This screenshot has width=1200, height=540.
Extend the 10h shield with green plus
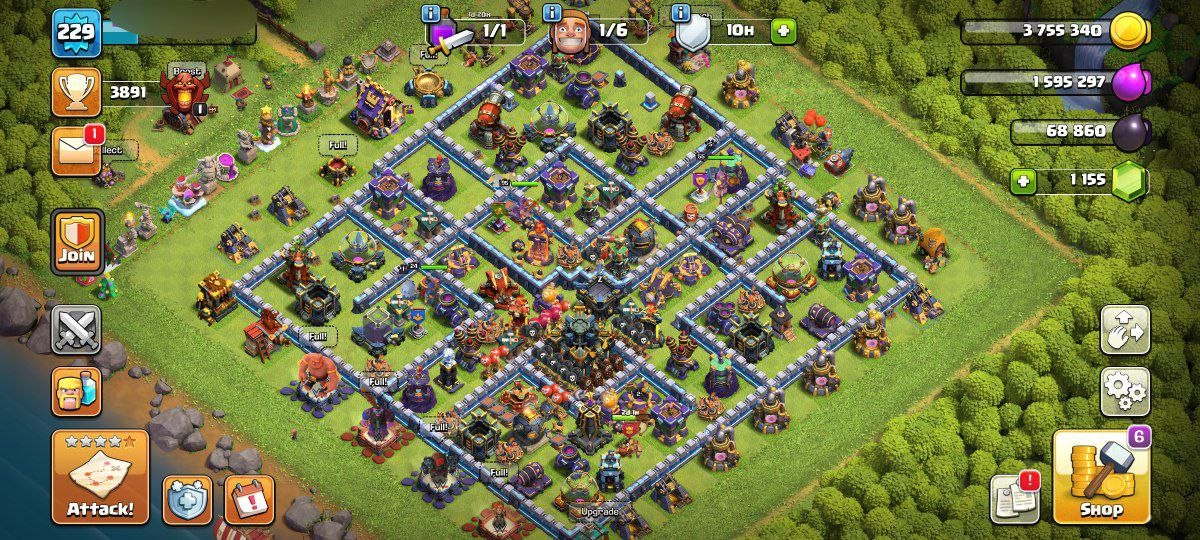(783, 30)
